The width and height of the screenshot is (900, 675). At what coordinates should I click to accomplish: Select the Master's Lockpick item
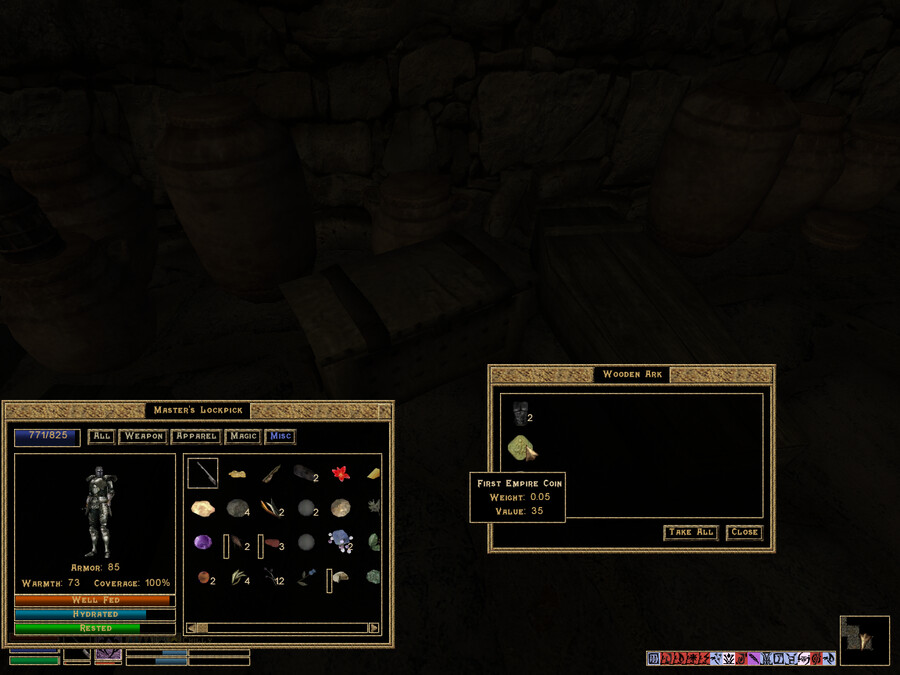[x=203, y=473]
